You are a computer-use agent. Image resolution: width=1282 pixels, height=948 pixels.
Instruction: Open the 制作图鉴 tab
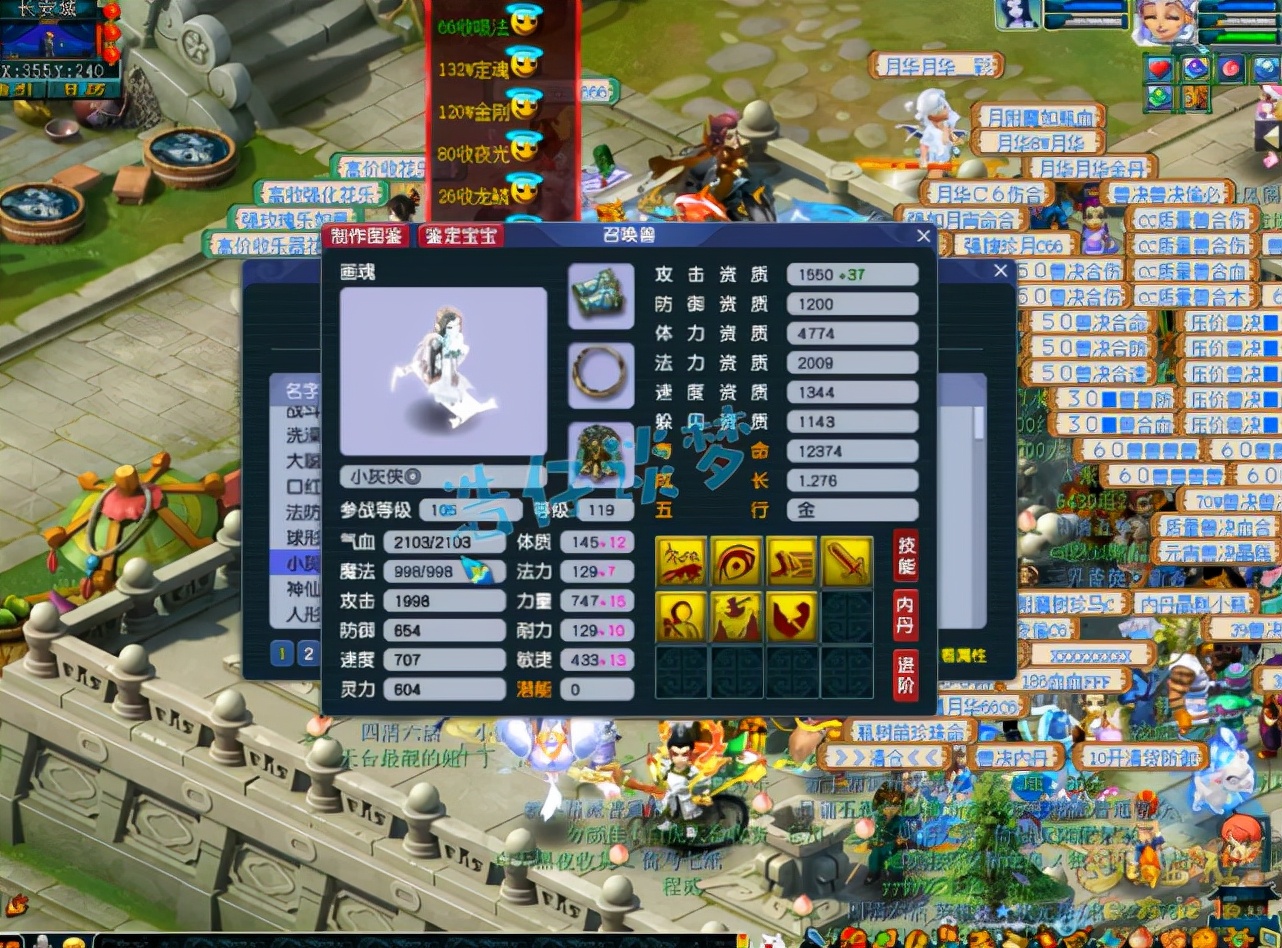[x=365, y=236]
